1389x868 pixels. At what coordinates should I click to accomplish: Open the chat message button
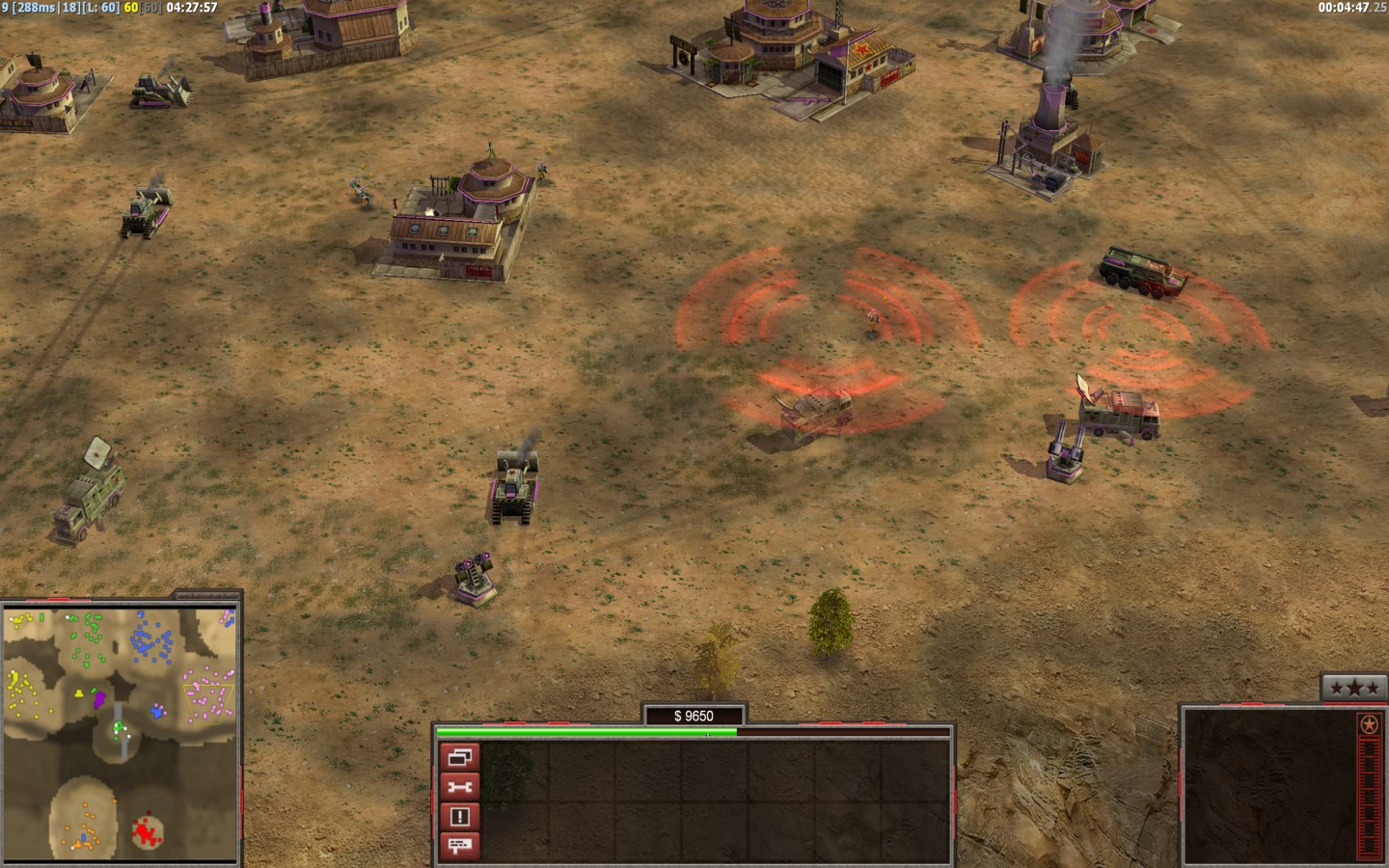point(459,846)
